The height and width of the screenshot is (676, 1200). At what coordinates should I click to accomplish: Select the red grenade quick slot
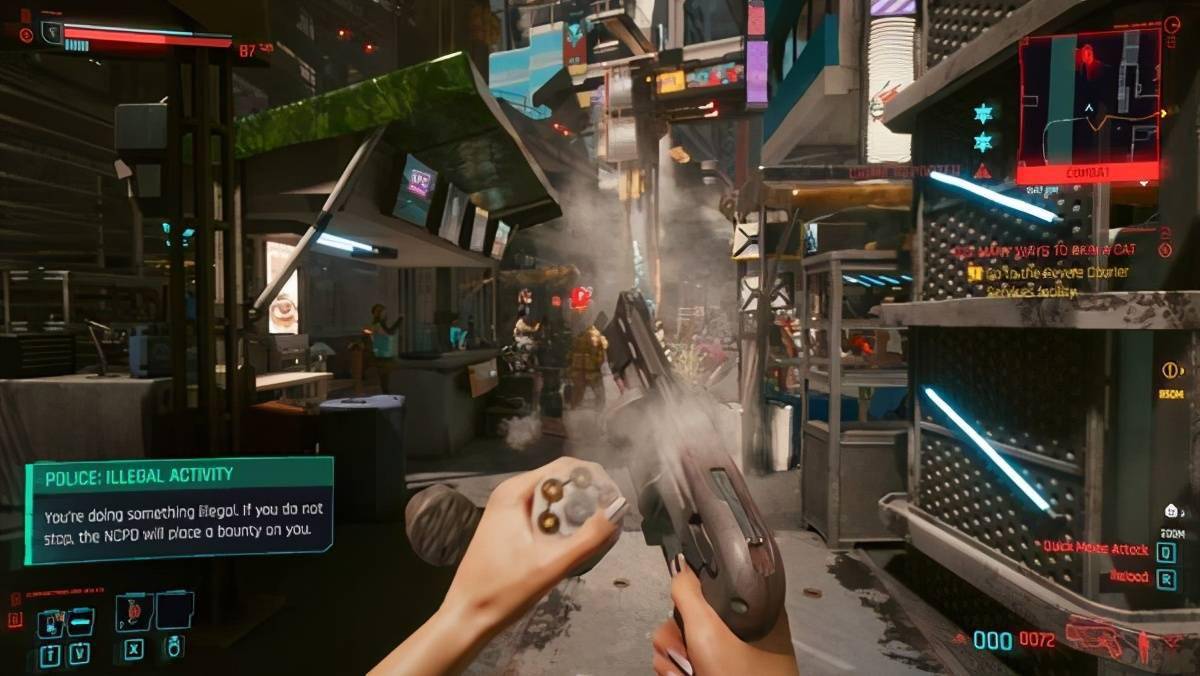pos(134,610)
